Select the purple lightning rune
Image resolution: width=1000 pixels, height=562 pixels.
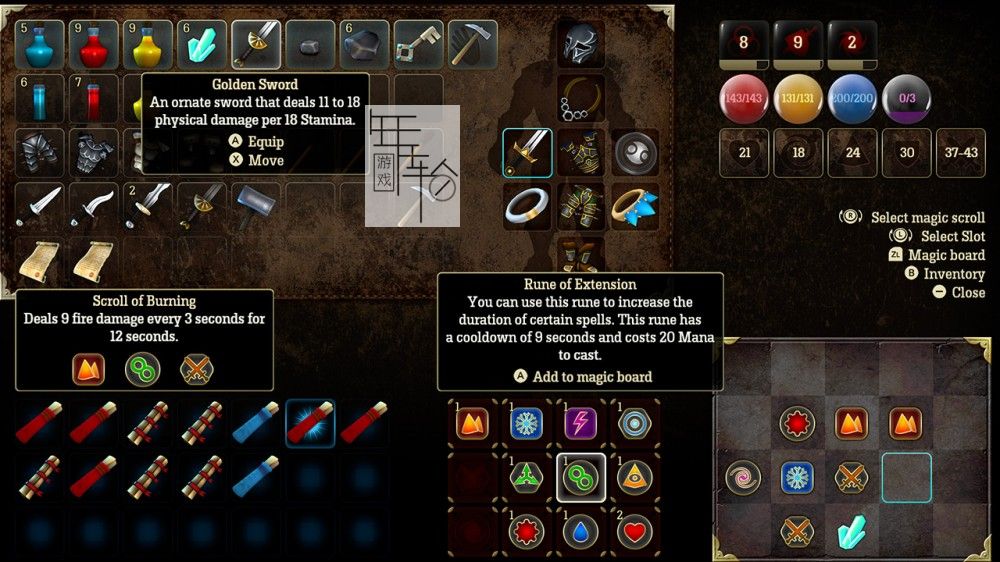(581, 423)
